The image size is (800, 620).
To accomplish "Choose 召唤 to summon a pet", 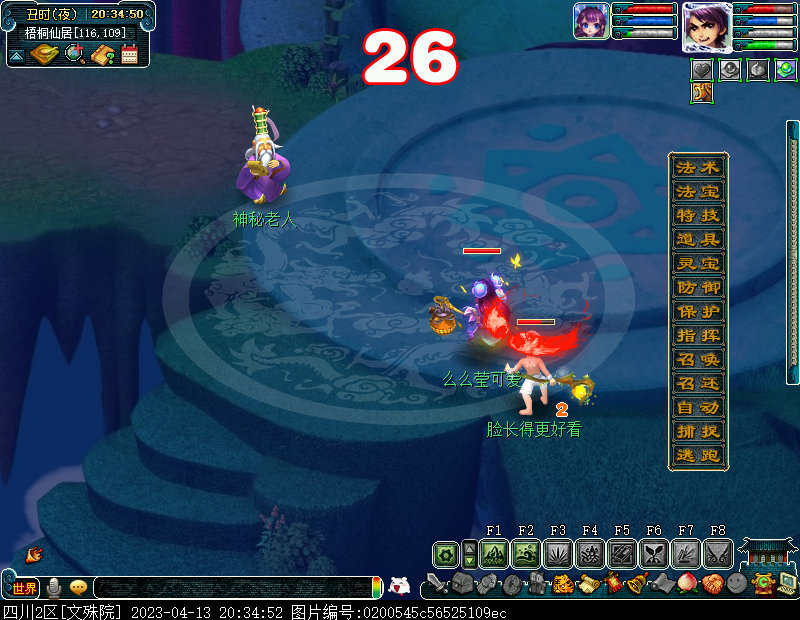I will (x=697, y=360).
